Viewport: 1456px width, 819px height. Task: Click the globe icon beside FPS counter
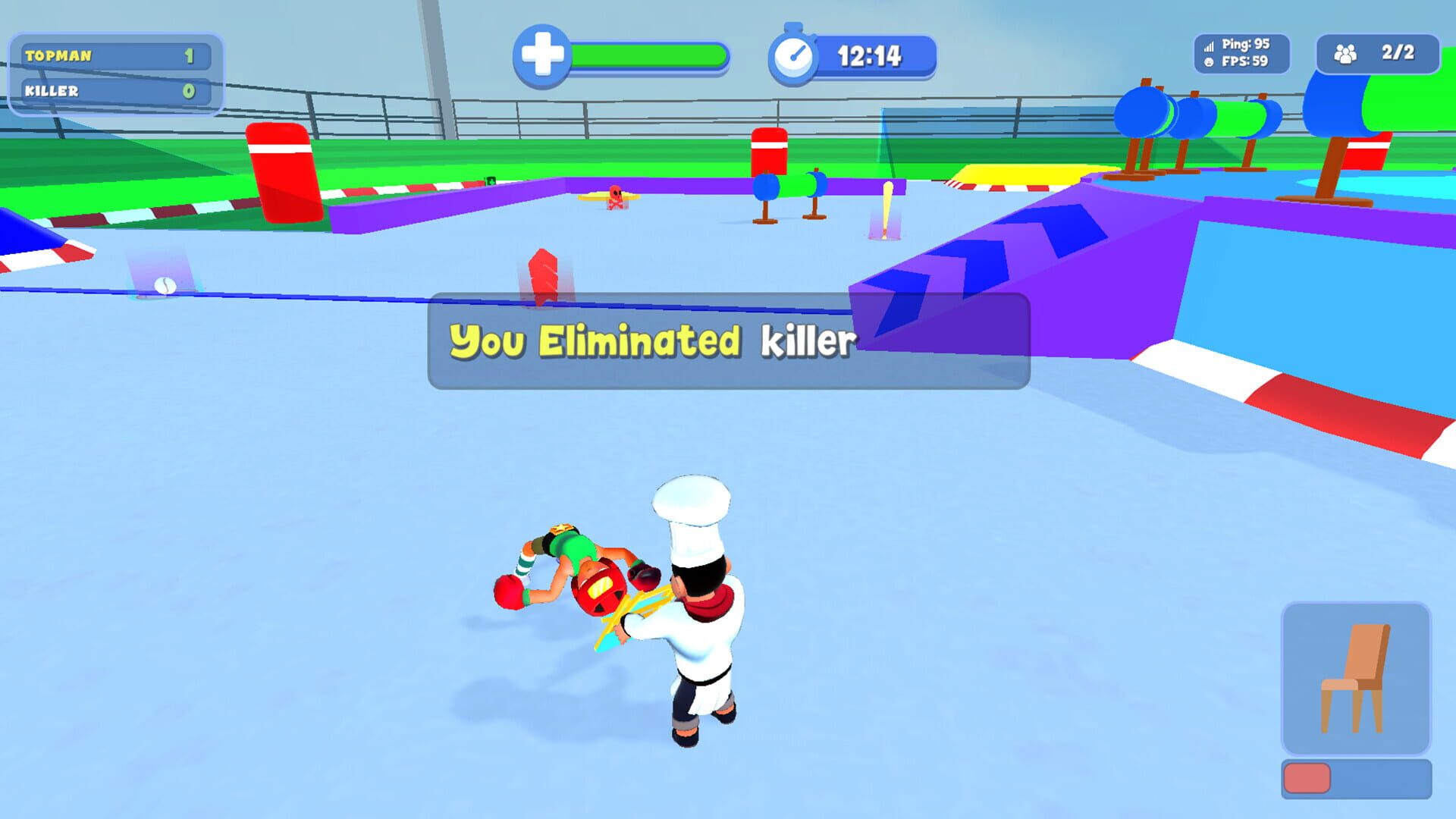coord(1209,62)
